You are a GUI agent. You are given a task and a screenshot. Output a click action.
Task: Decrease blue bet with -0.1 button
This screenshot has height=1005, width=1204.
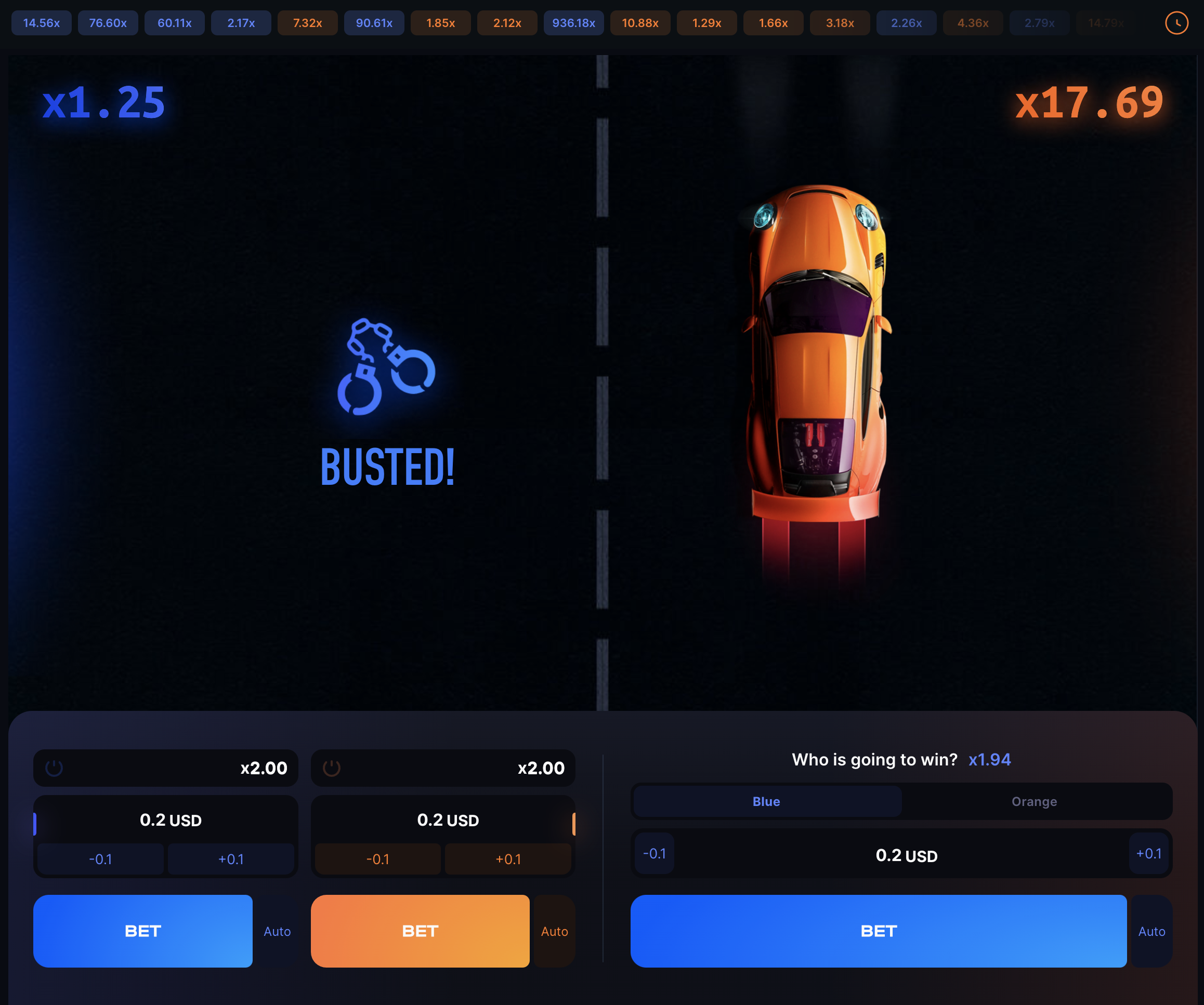100,859
